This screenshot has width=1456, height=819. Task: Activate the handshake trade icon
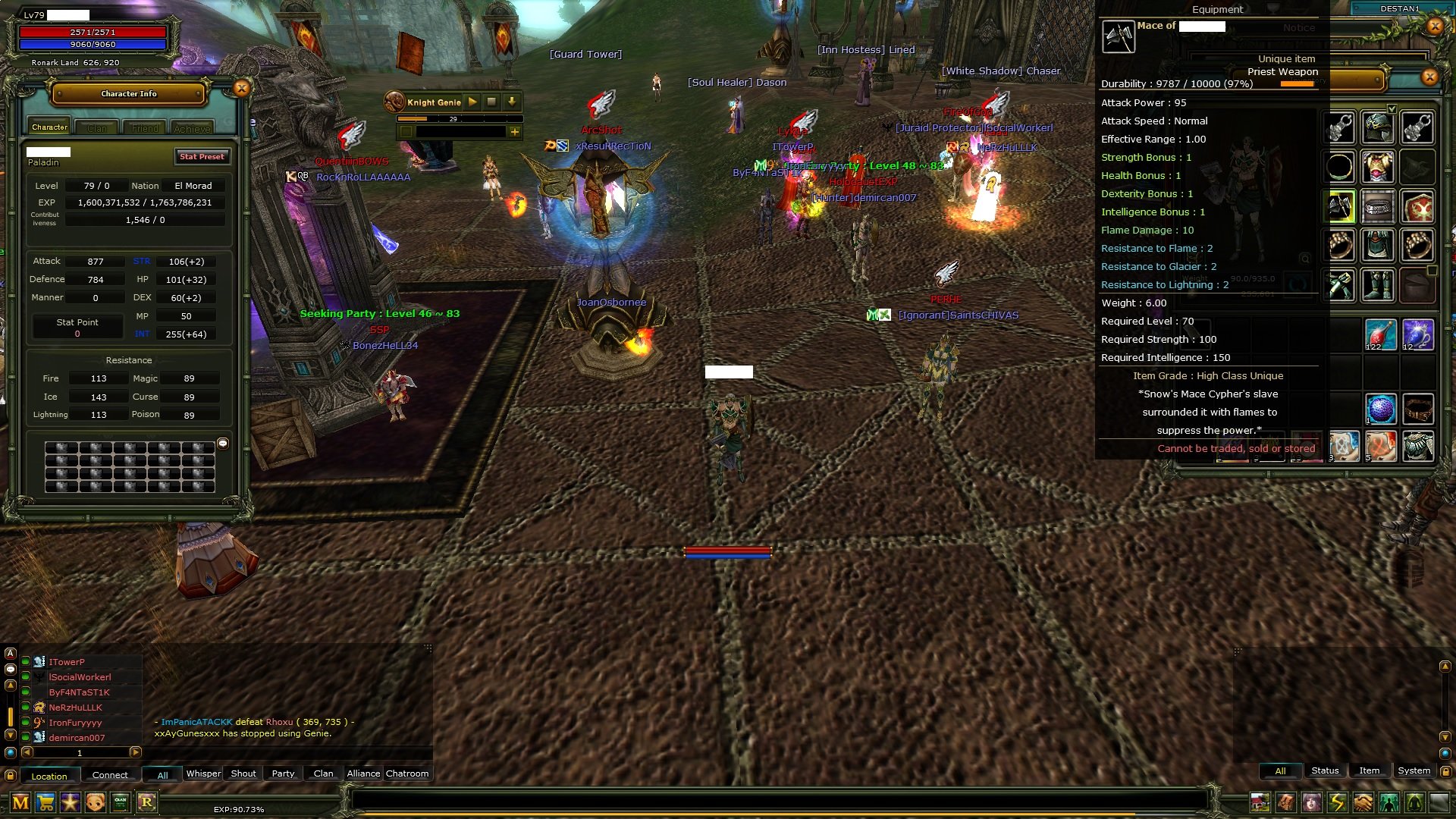click(x=1363, y=802)
